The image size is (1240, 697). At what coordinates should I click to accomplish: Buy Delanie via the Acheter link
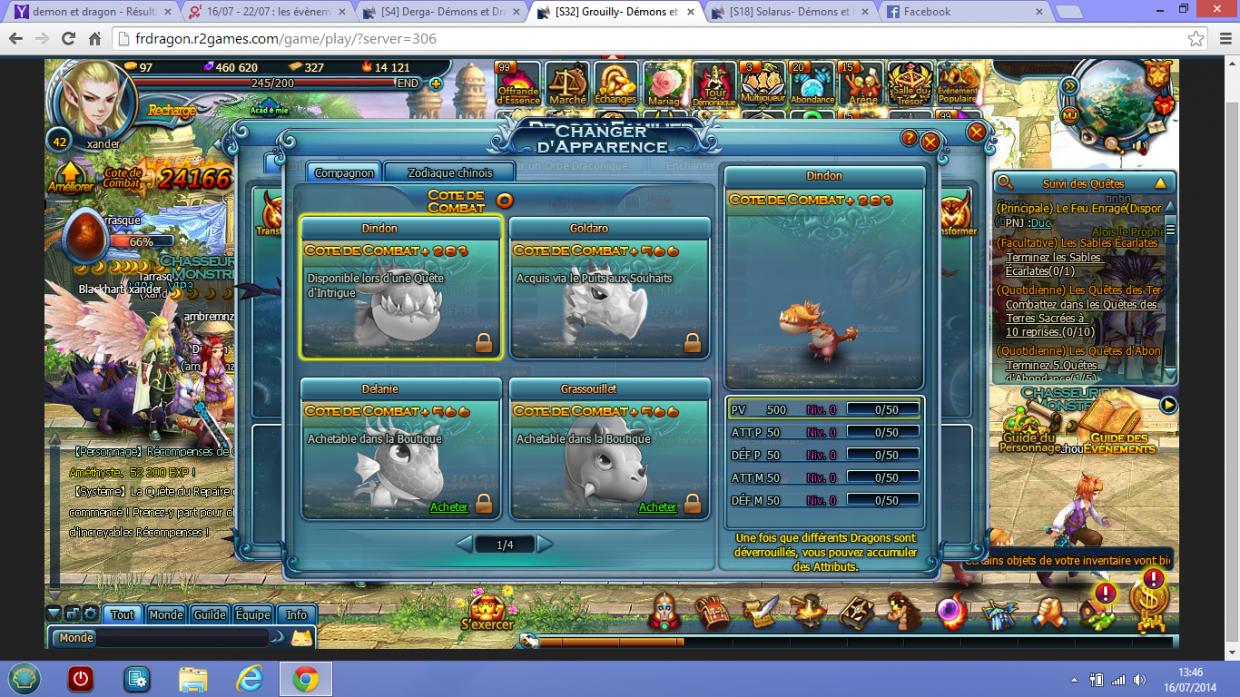[x=448, y=507]
